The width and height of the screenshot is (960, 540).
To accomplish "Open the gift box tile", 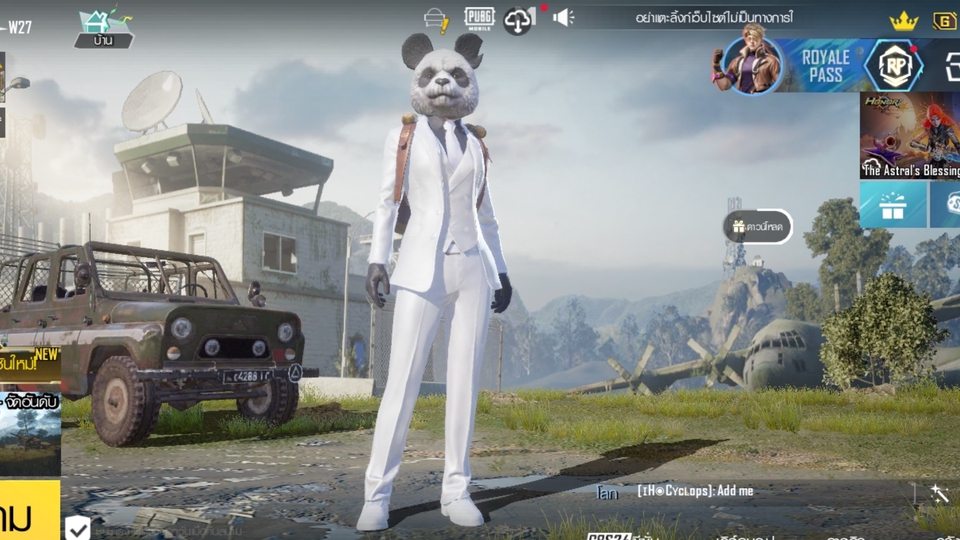I will point(892,204).
